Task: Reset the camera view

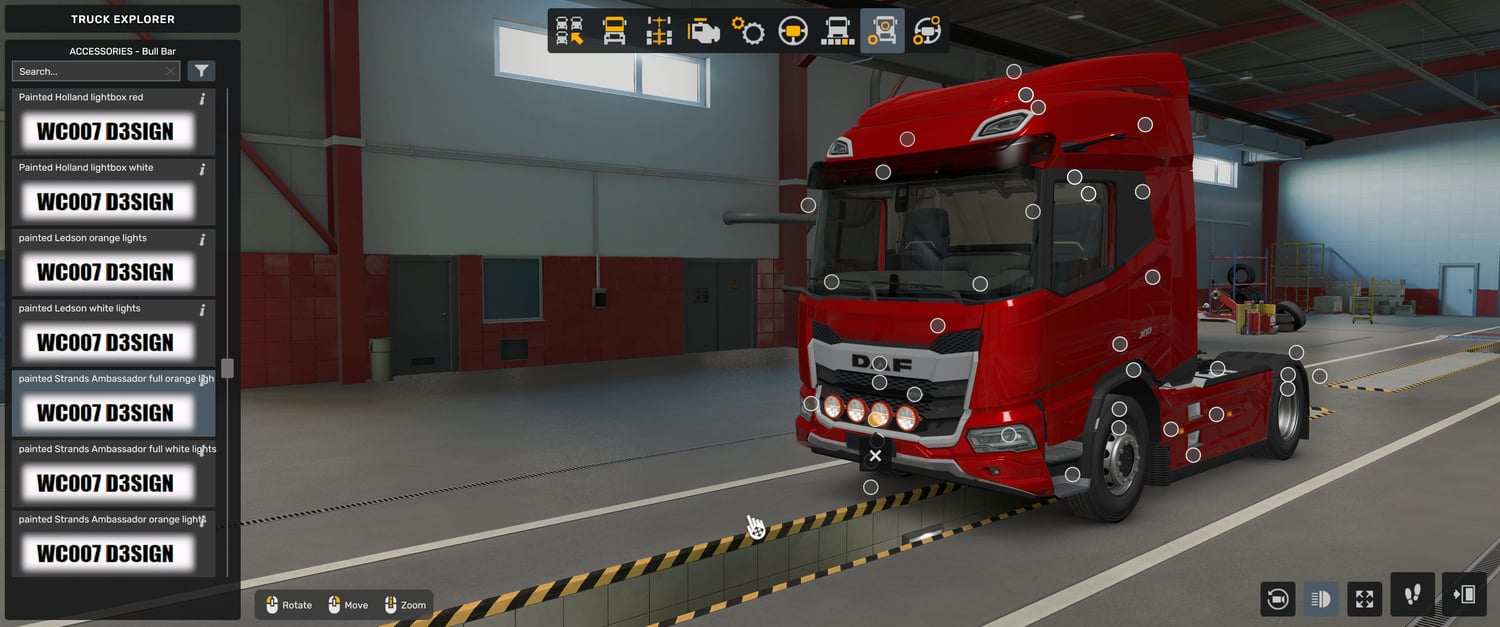Action: tap(1277, 599)
